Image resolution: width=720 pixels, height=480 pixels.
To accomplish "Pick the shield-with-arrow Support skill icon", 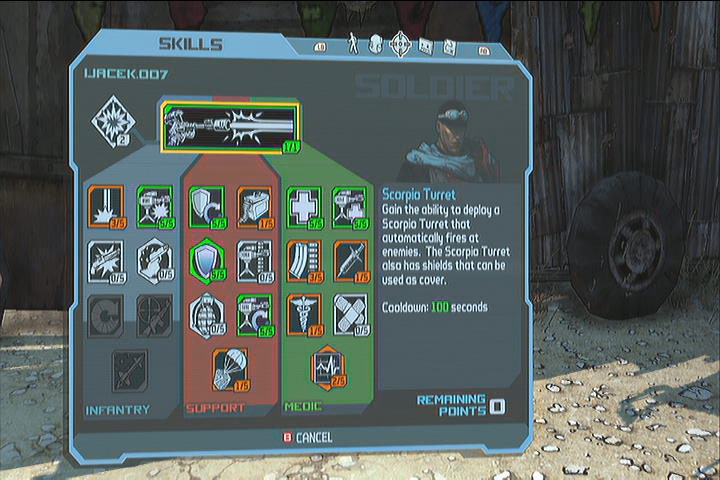I will [x=206, y=205].
